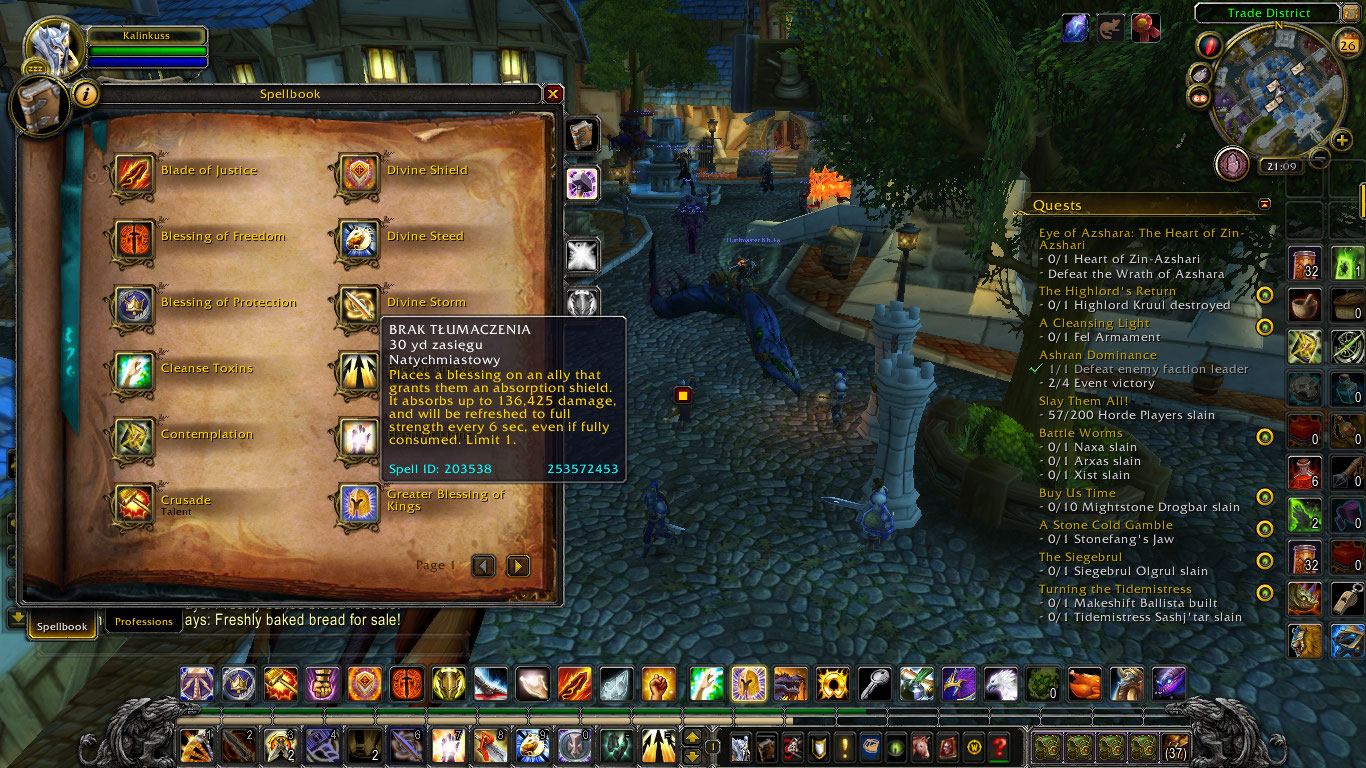Click the Blessing of Protection spell icon
The image size is (1366, 768).
tap(133, 302)
